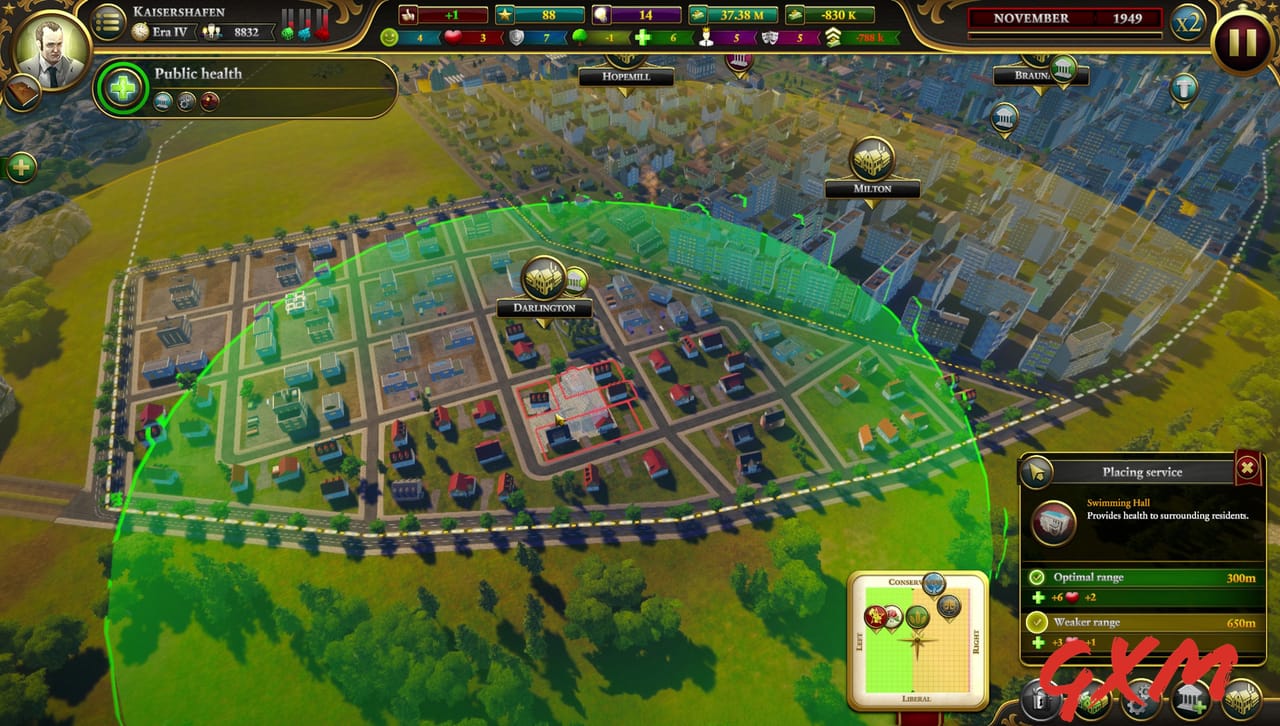
Task: Select the Swimming Hall icon in Placing service panel
Action: (x=1053, y=523)
